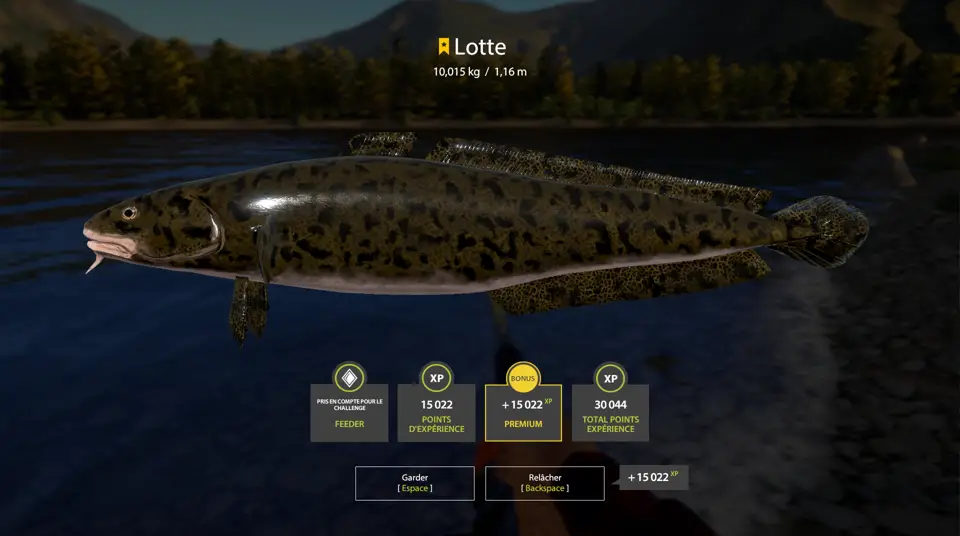960x536 pixels.
Task: Select the Premium bonus XP tile
Action: (x=523, y=412)
